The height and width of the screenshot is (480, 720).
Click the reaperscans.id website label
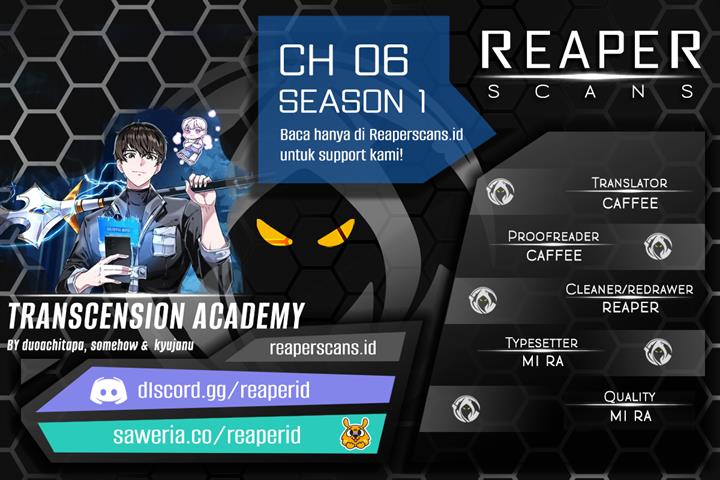click(322, 347)
